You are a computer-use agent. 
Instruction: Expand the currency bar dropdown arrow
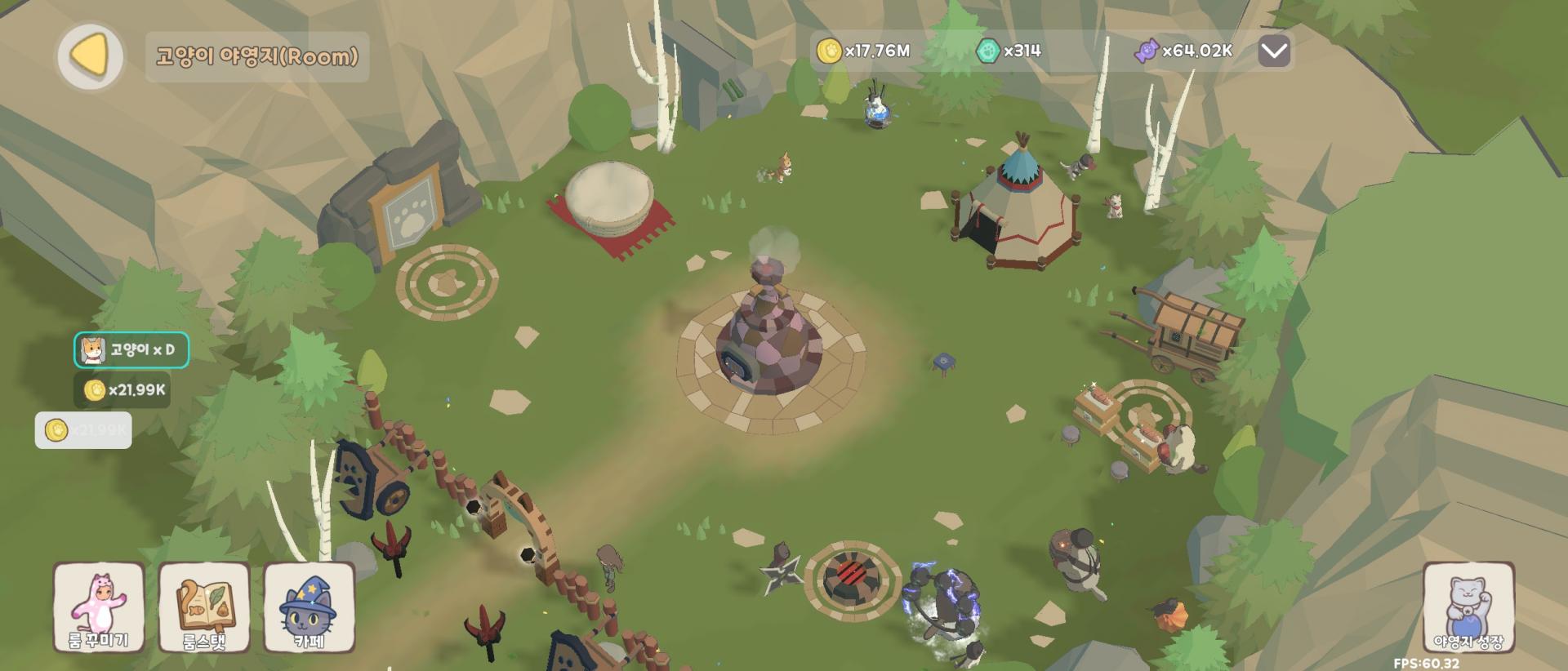click(x=1273, y=52)
